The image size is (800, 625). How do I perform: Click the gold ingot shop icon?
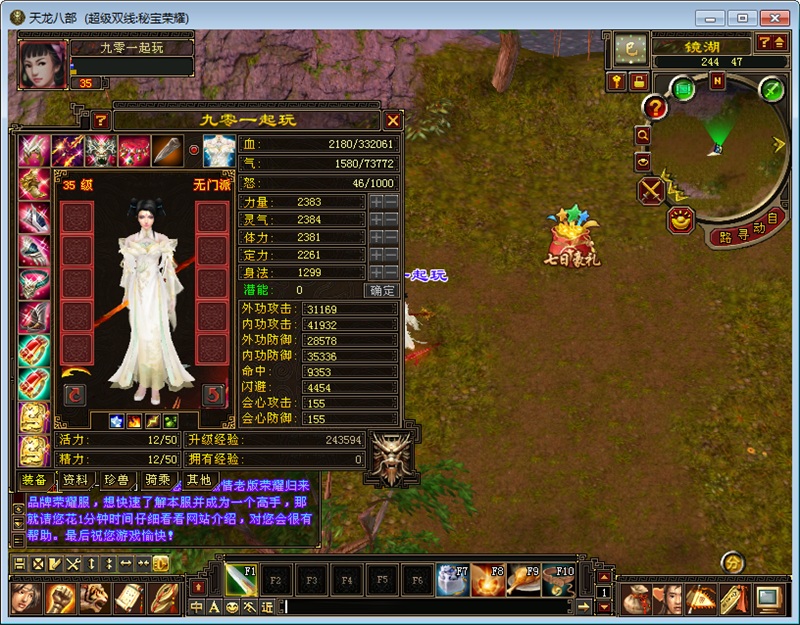coord(682,220)
